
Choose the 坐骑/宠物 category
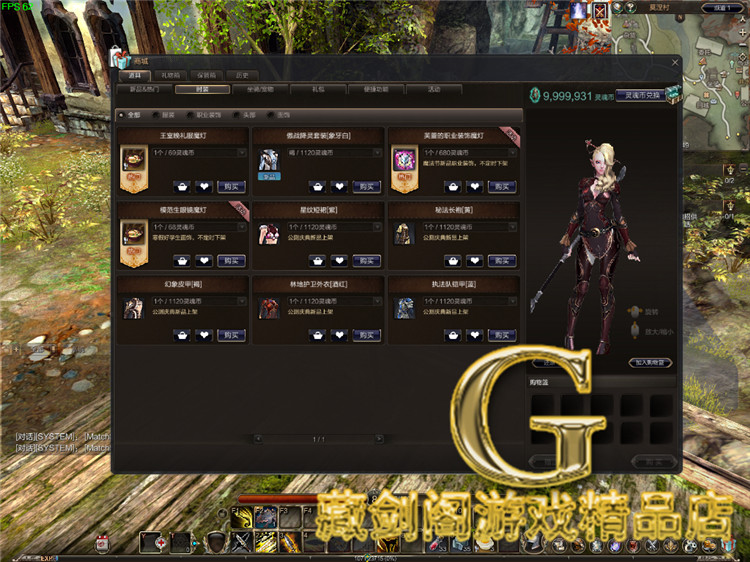(260, 89)
